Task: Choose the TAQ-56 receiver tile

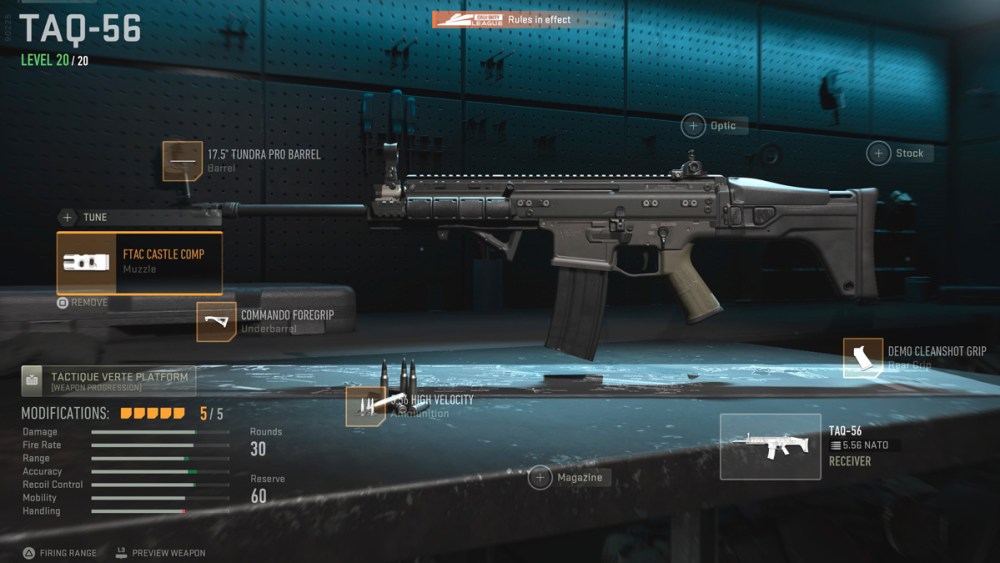Action: click(x=770, y=446)
